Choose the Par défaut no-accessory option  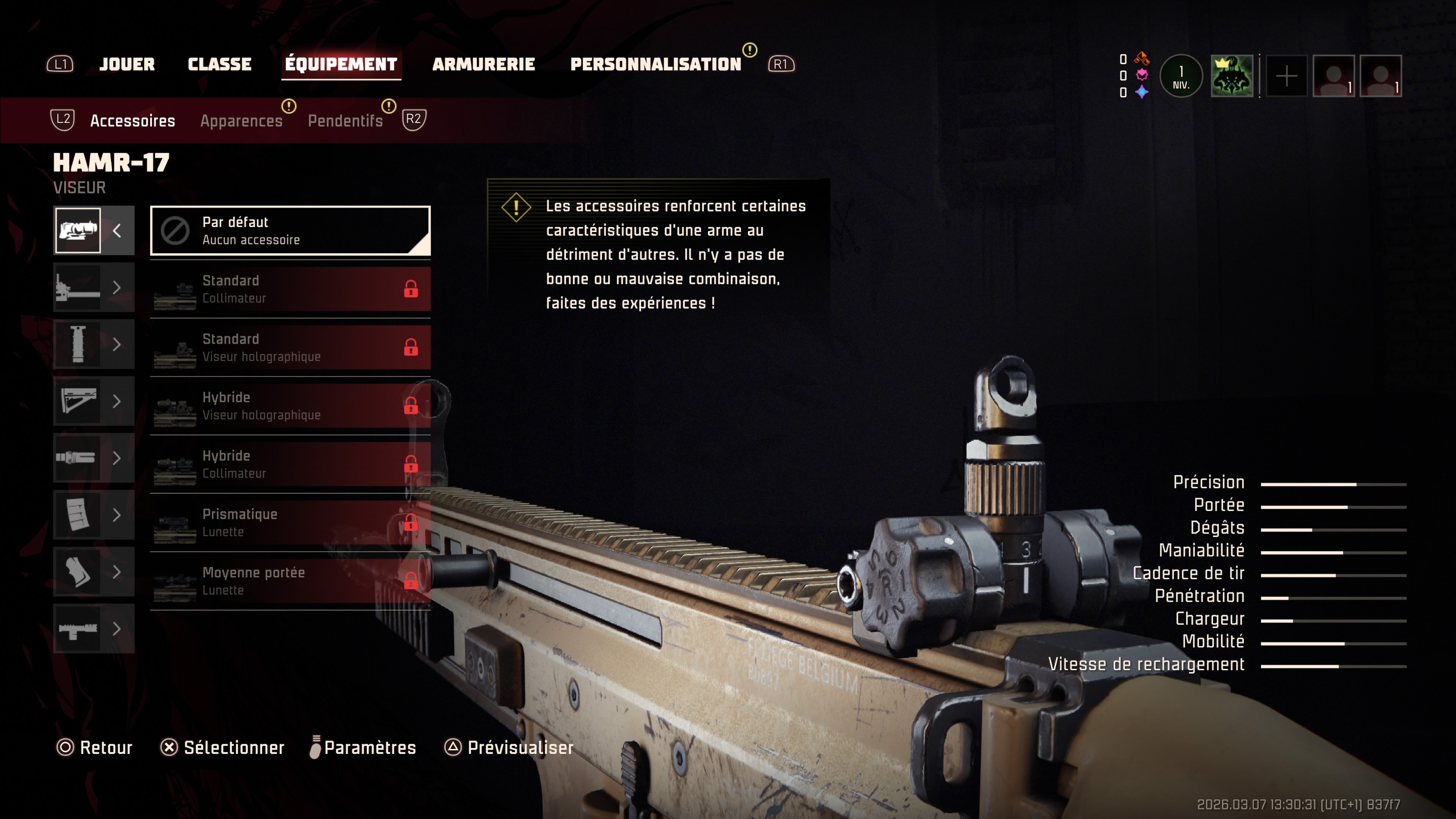point(290,231)
